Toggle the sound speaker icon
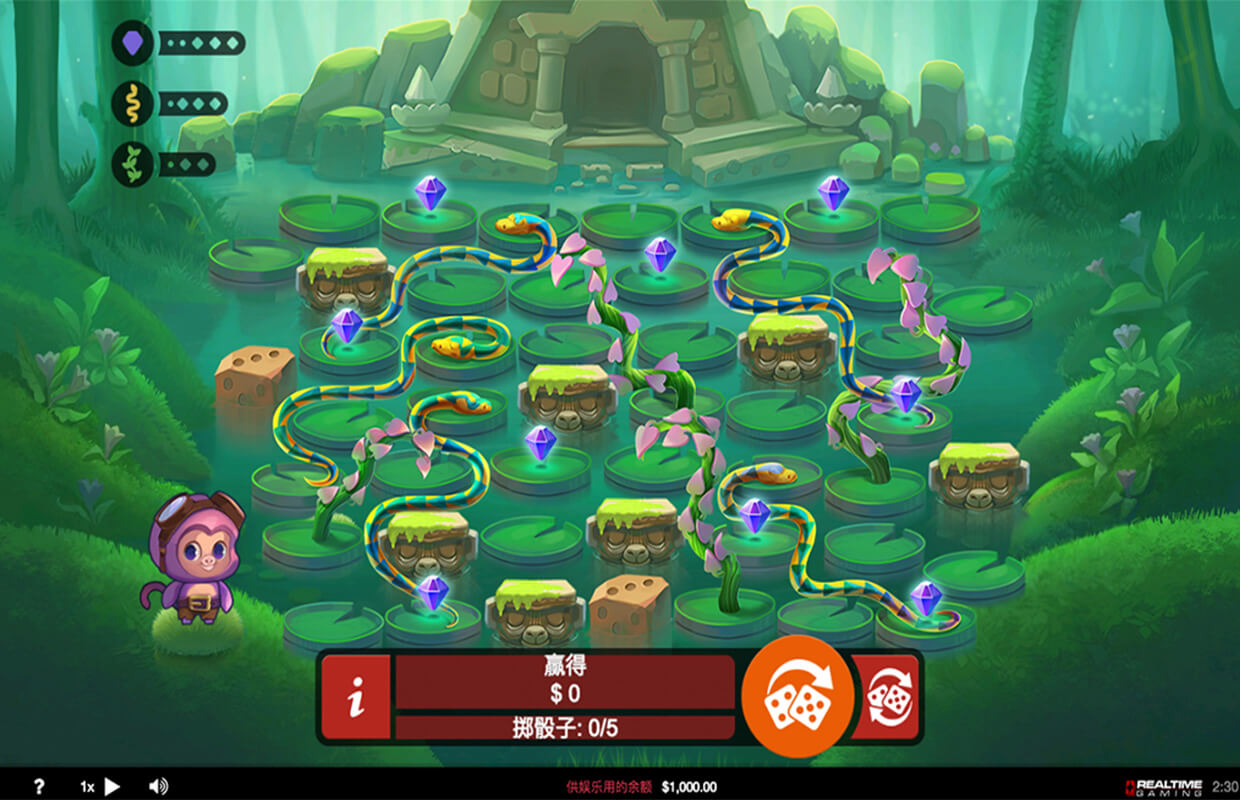This screenshot has width=1240, height=800. (x=158, y=787)
